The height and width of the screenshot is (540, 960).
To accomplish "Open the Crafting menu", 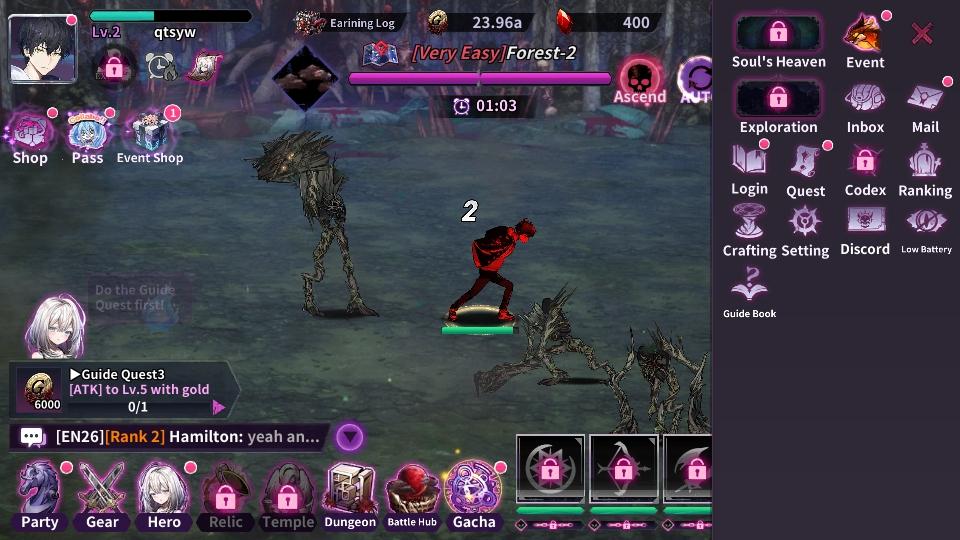I will (749, 230).
